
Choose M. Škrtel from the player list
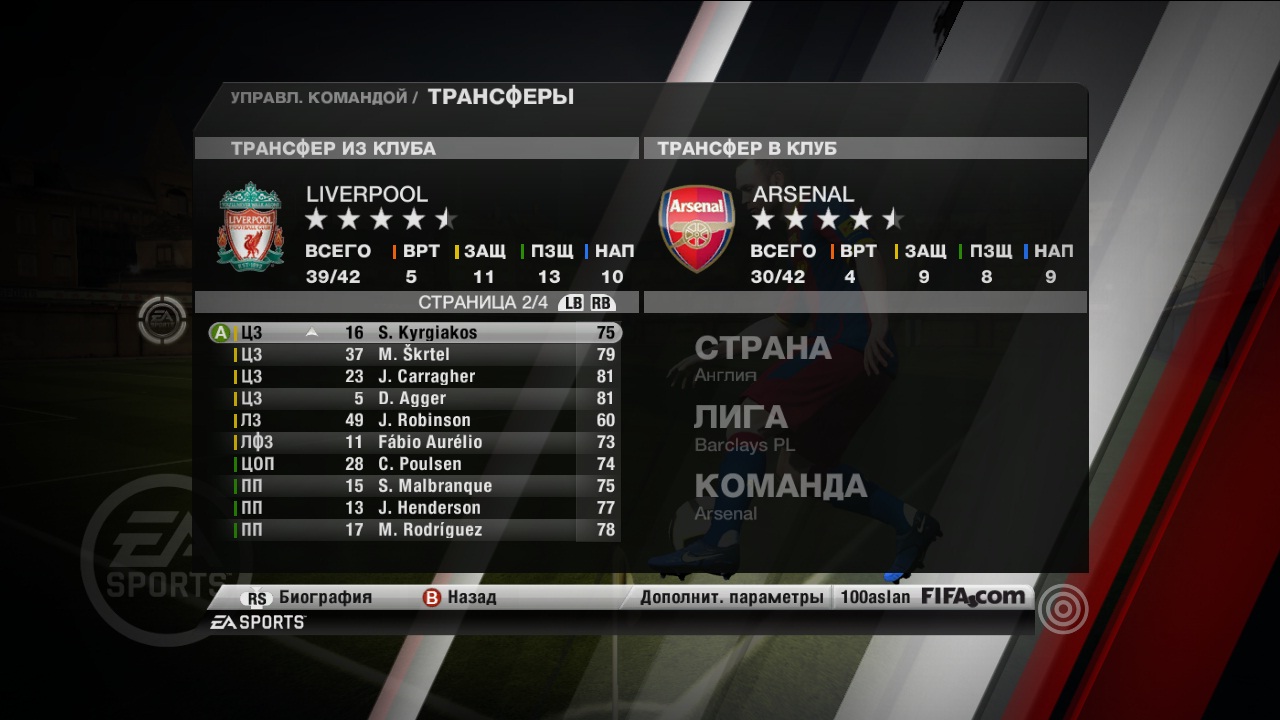(x=413, y=355)
